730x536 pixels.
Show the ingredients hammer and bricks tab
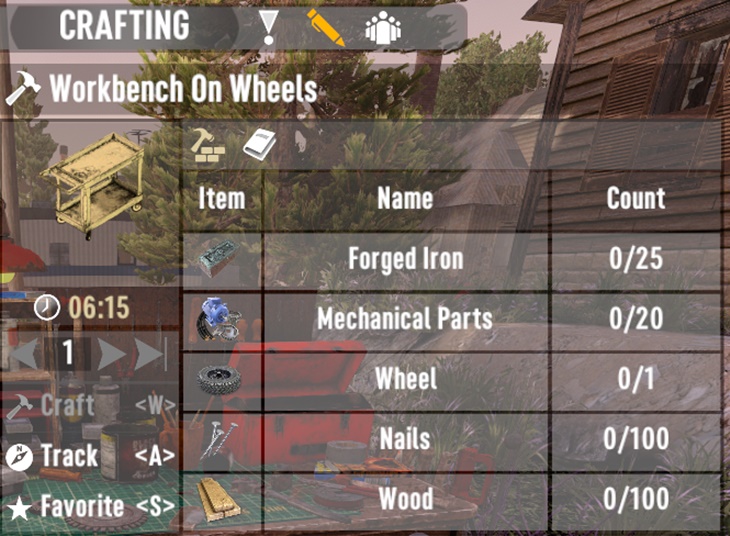[x=210, y=146]
